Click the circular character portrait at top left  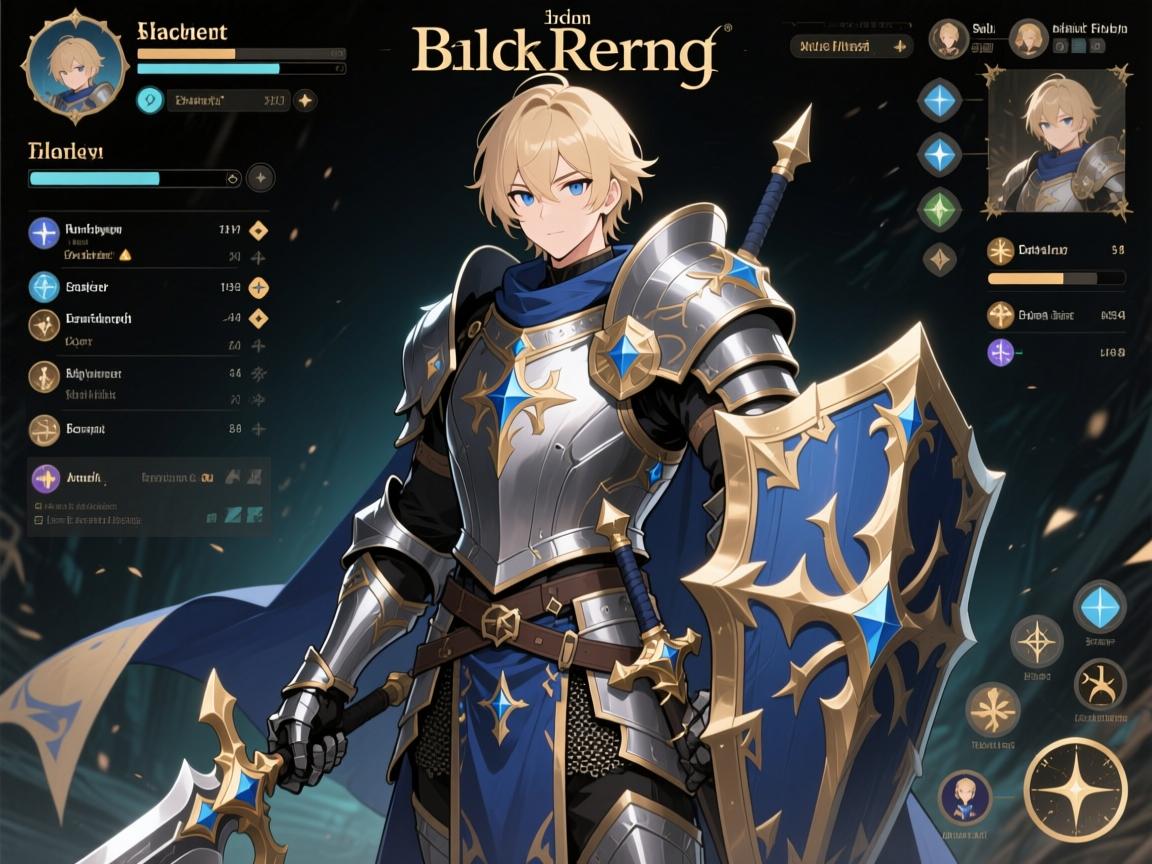[74, 60]
